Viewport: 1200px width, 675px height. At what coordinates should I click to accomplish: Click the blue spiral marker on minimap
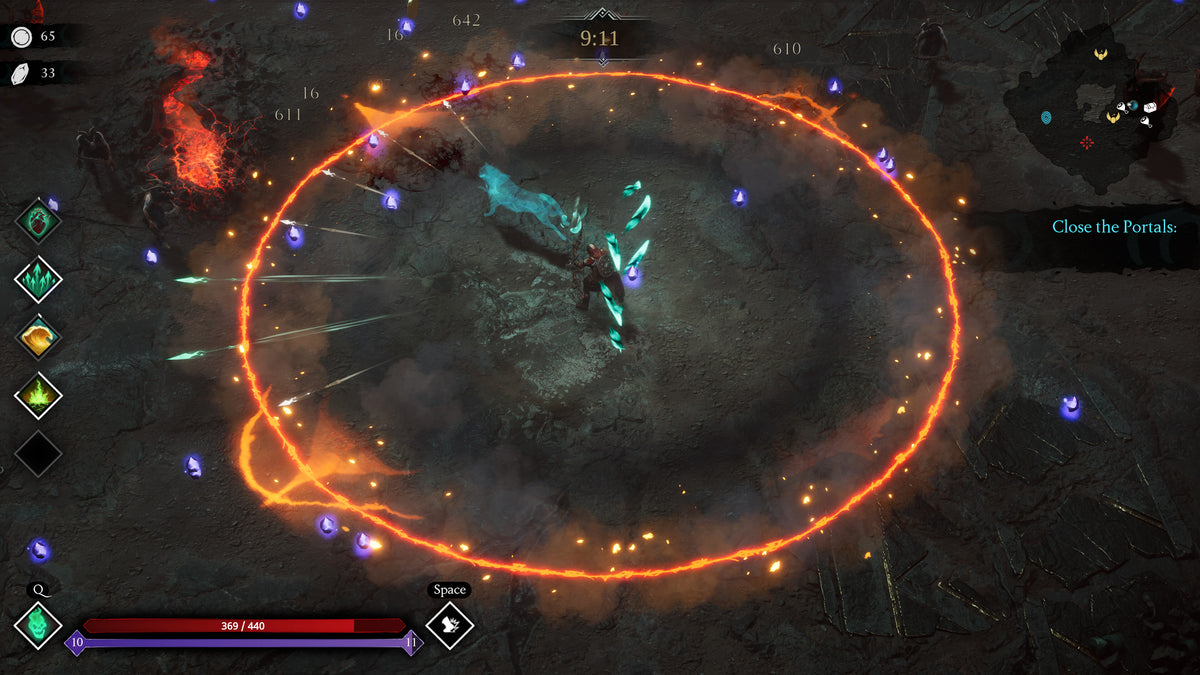point(1046,118)
